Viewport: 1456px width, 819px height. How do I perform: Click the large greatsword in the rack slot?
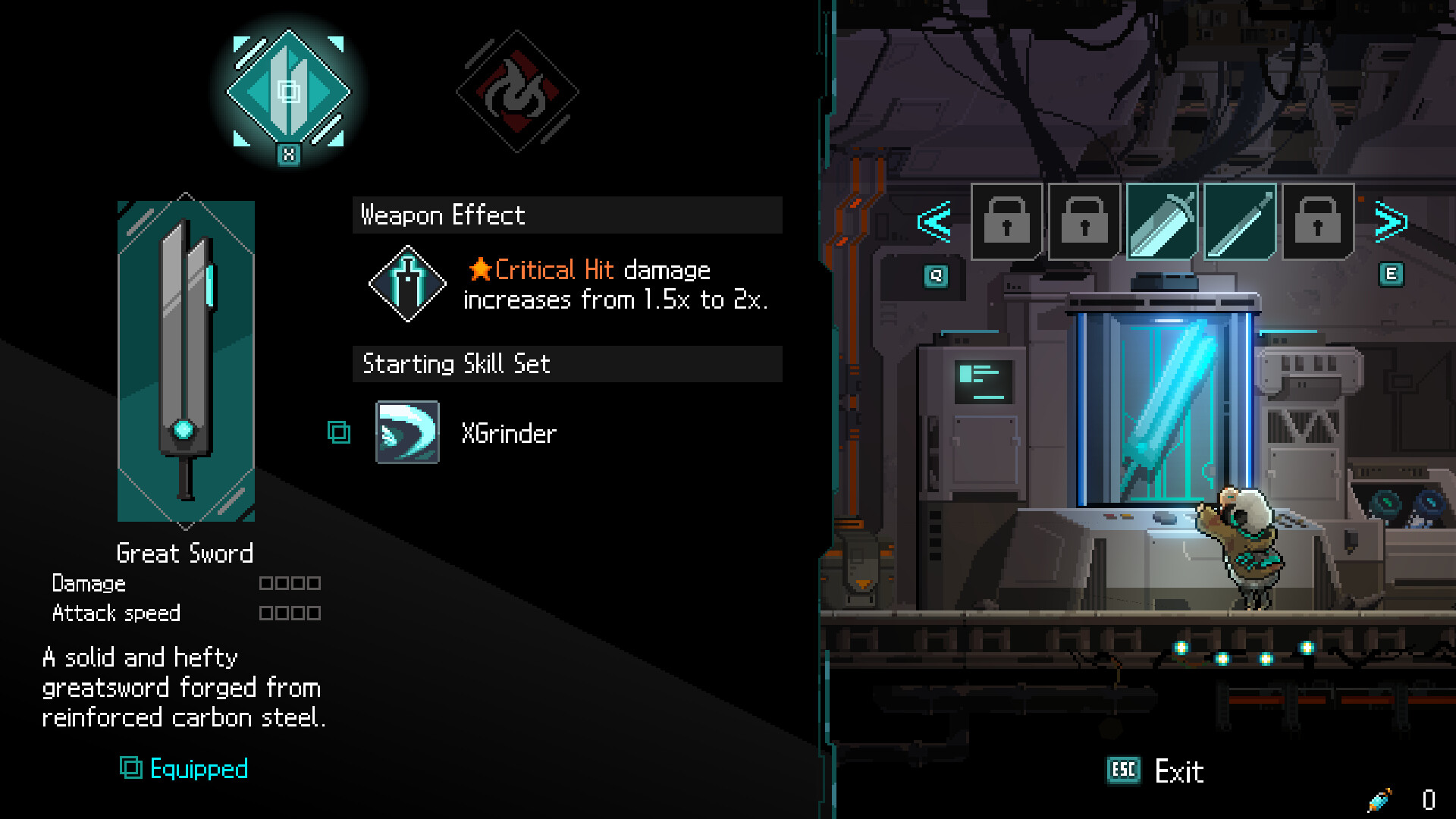coord(1160,222)
